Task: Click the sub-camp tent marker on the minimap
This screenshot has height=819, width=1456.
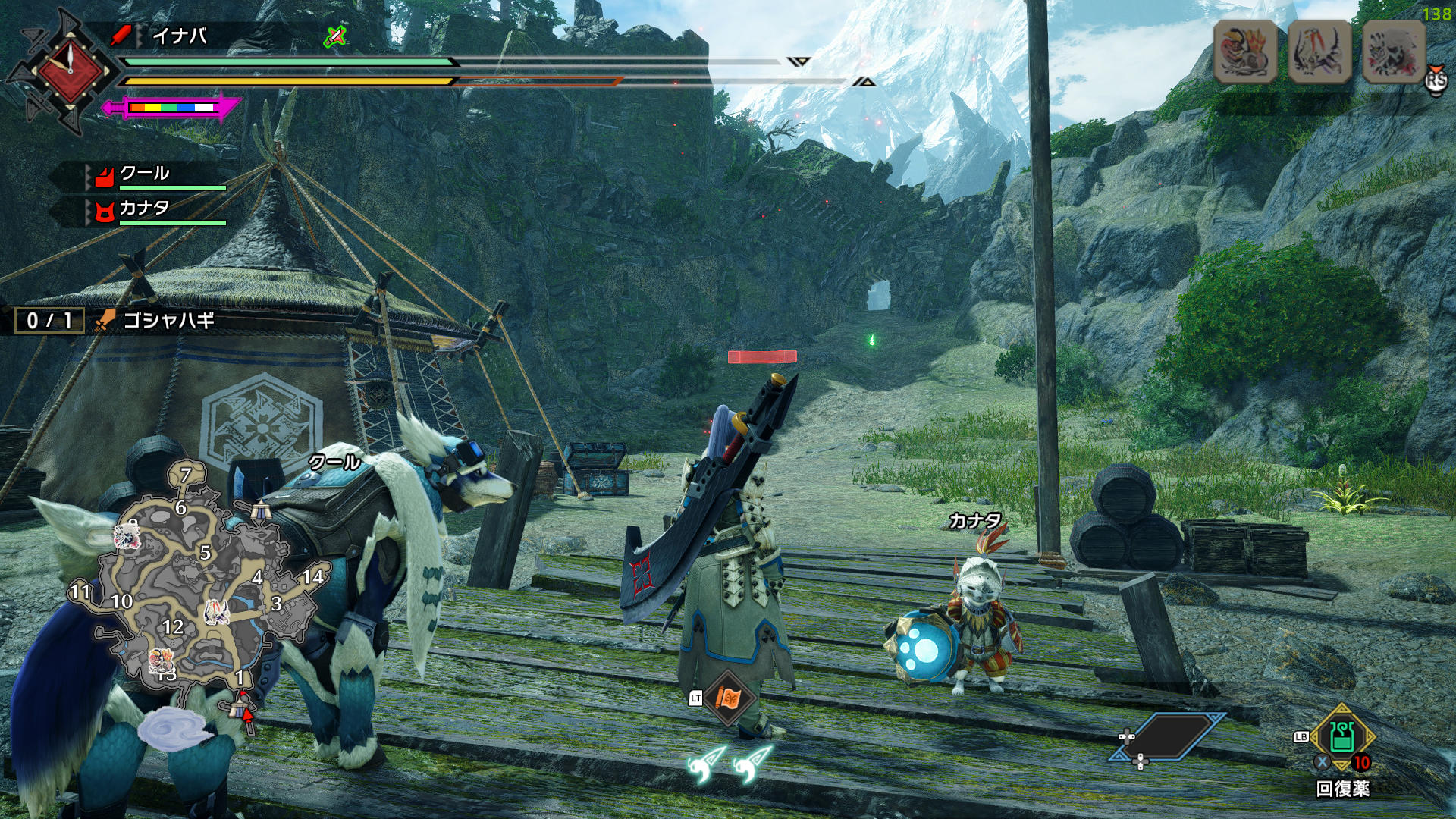Action: tap(261, 510)
